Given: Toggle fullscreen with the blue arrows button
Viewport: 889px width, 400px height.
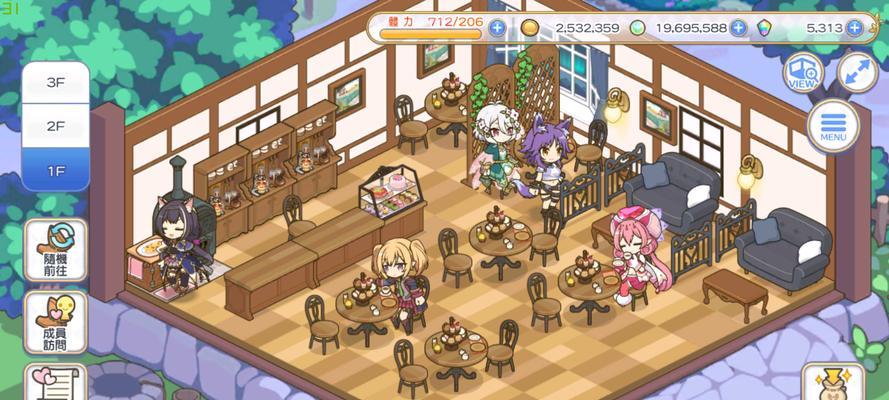Looking at the screenshot, I should coord(857,72).
